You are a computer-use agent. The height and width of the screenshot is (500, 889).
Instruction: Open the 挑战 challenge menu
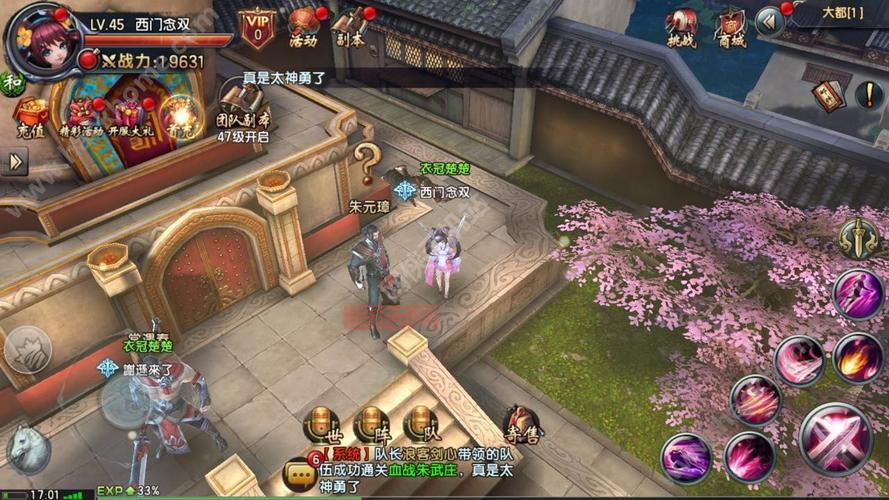click(682, 28)
